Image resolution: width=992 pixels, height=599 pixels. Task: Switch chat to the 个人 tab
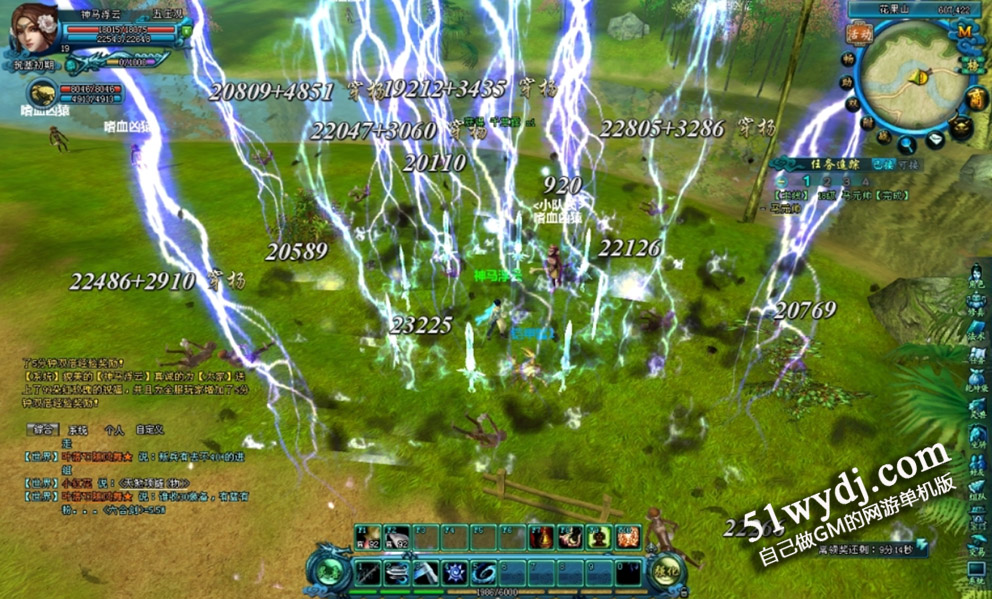pyautogui.click(x=114, y=429)
